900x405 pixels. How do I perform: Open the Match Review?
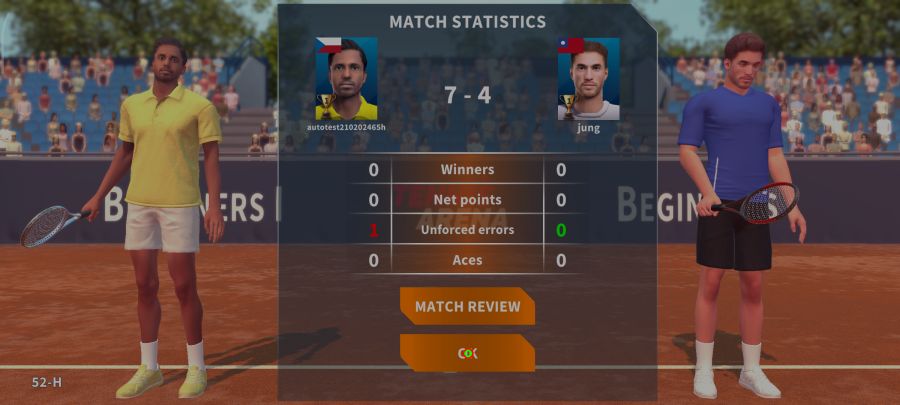467,306
